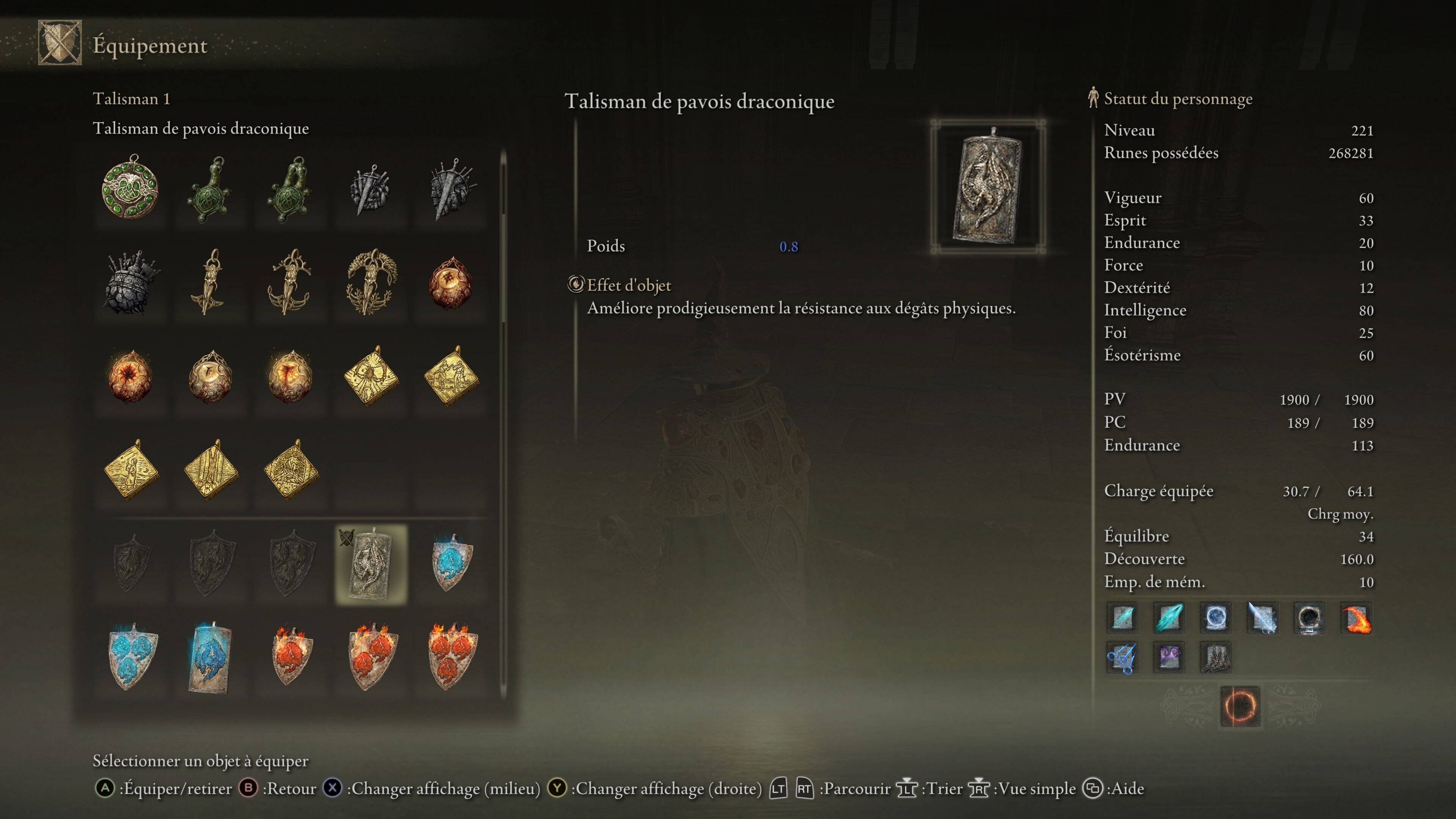Choose the gold talisman with crescent moon figure
Screen dimensions: 1456x819
pos(130,469)
